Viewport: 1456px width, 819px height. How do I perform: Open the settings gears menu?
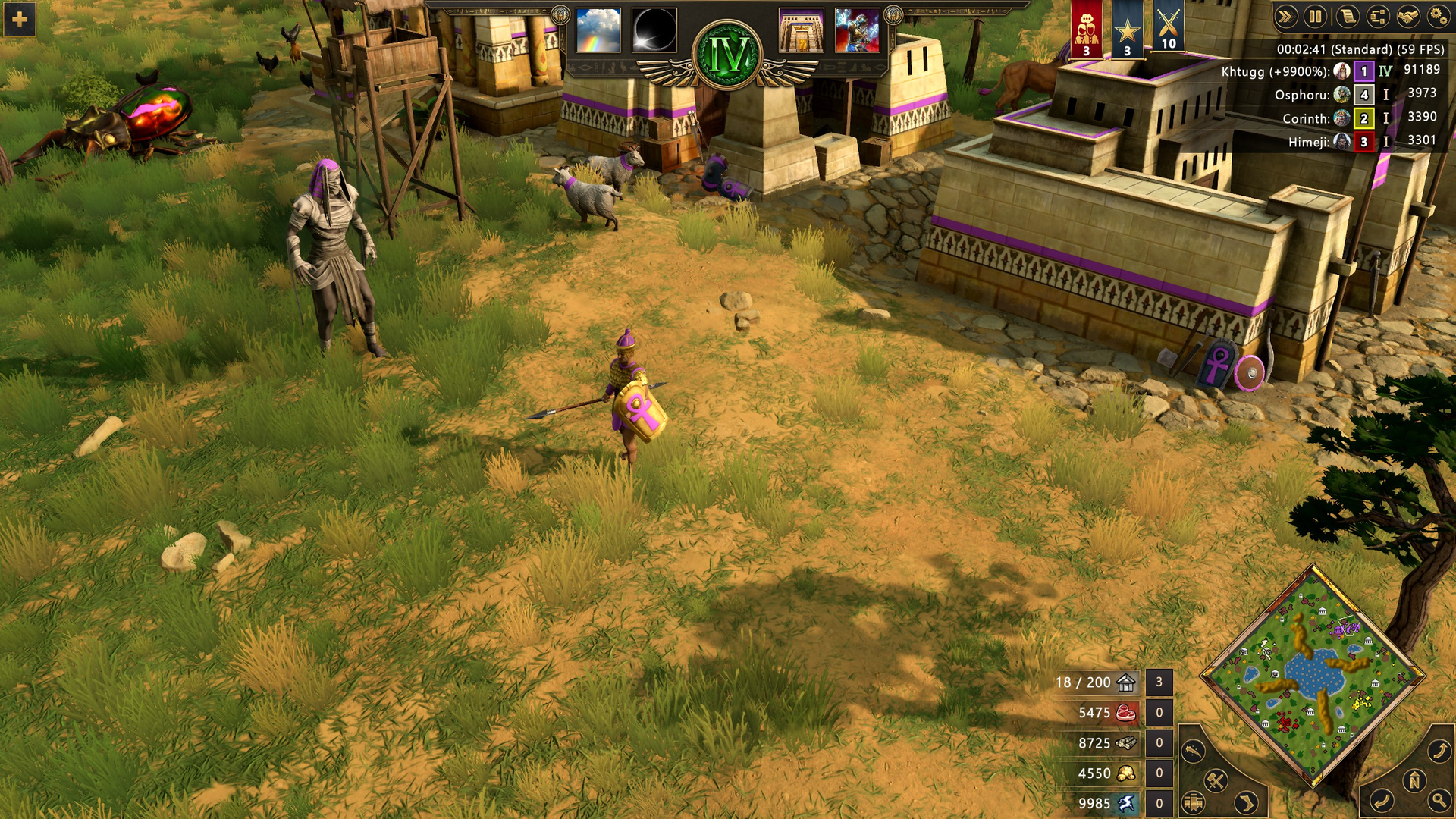[x=1438, y=16]
